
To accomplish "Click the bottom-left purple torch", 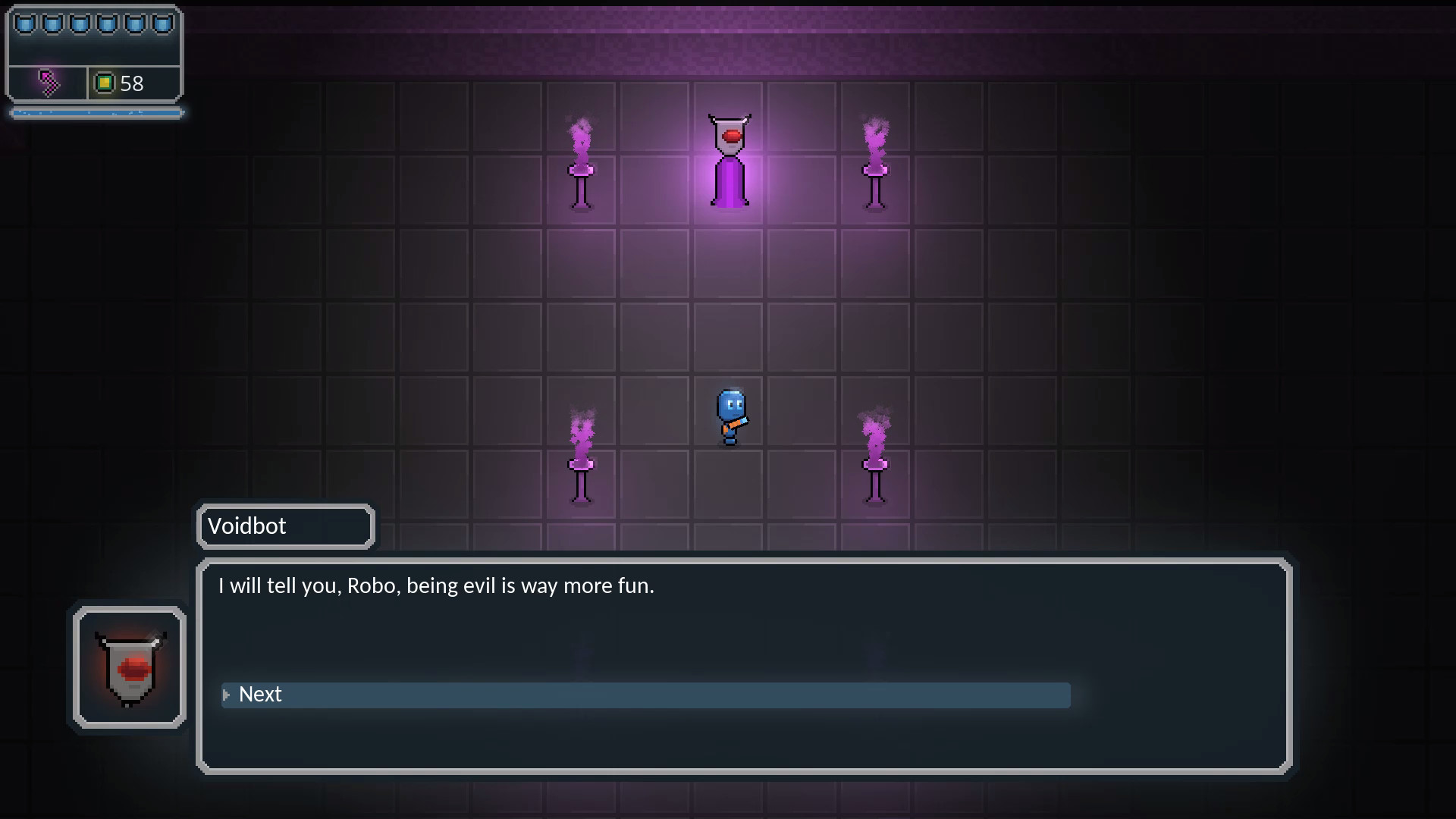I will [579, 463].
